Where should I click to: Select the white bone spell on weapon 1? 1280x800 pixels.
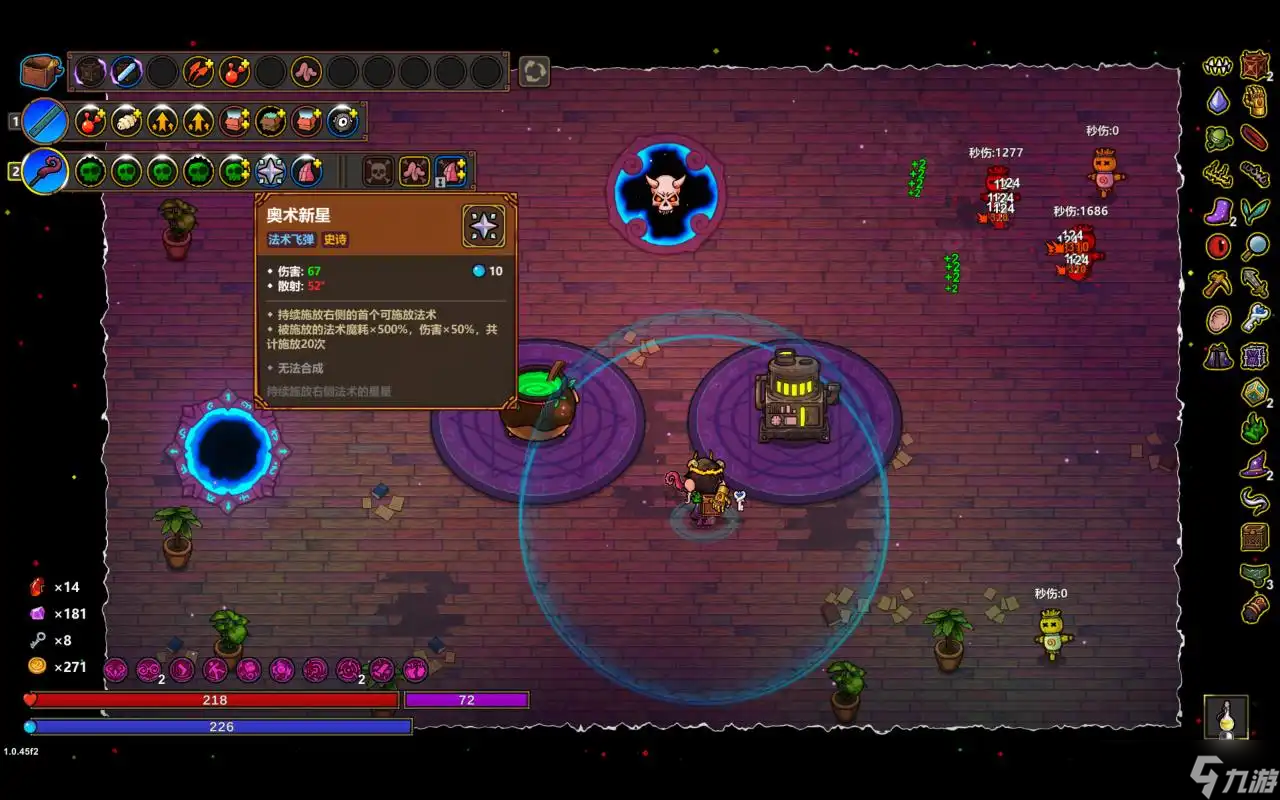126,121
